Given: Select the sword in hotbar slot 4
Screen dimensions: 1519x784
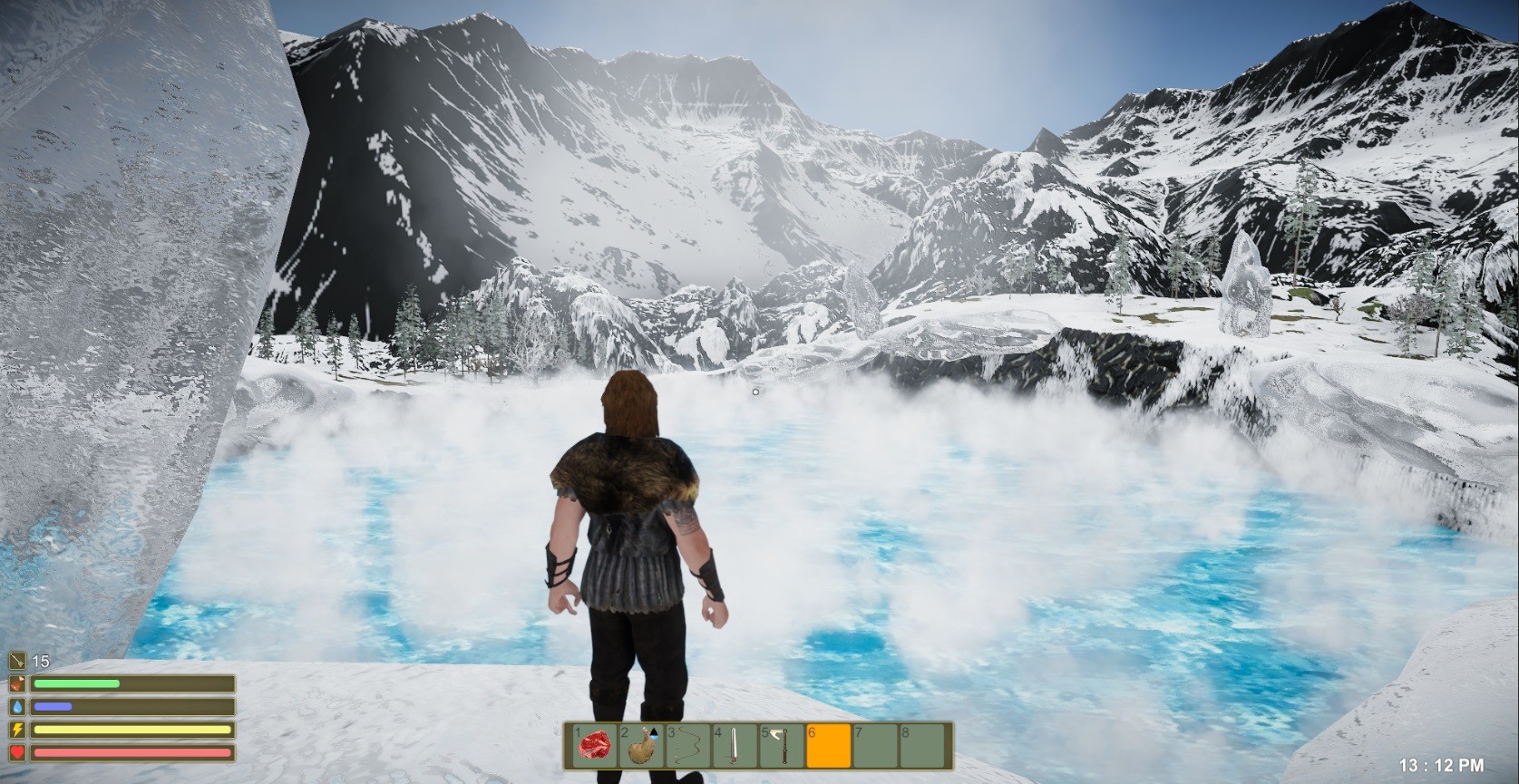Looking at the screenshot, I should (x=733, y=746).
